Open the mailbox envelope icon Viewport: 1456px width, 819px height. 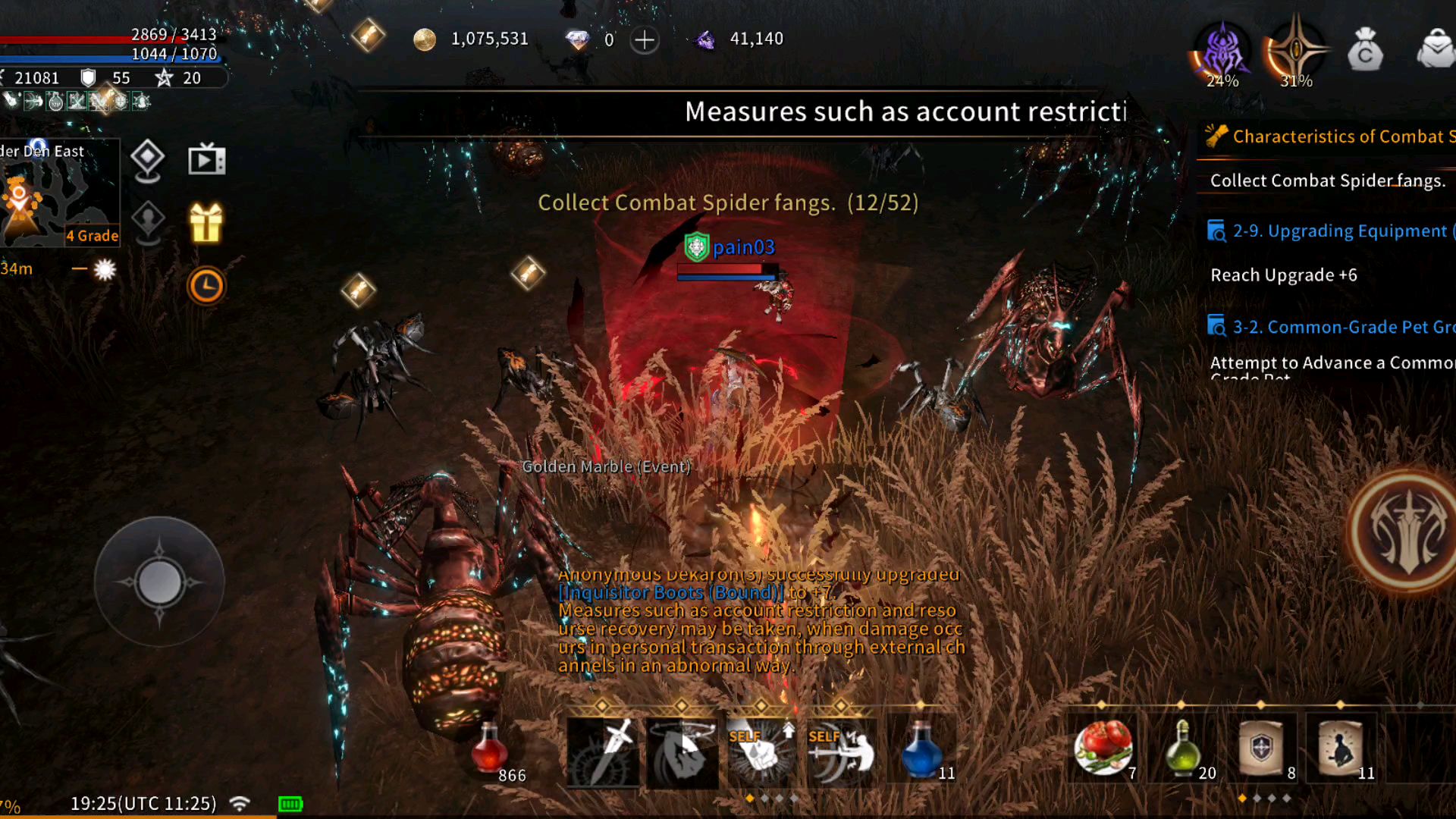[x=1436, y=50]
